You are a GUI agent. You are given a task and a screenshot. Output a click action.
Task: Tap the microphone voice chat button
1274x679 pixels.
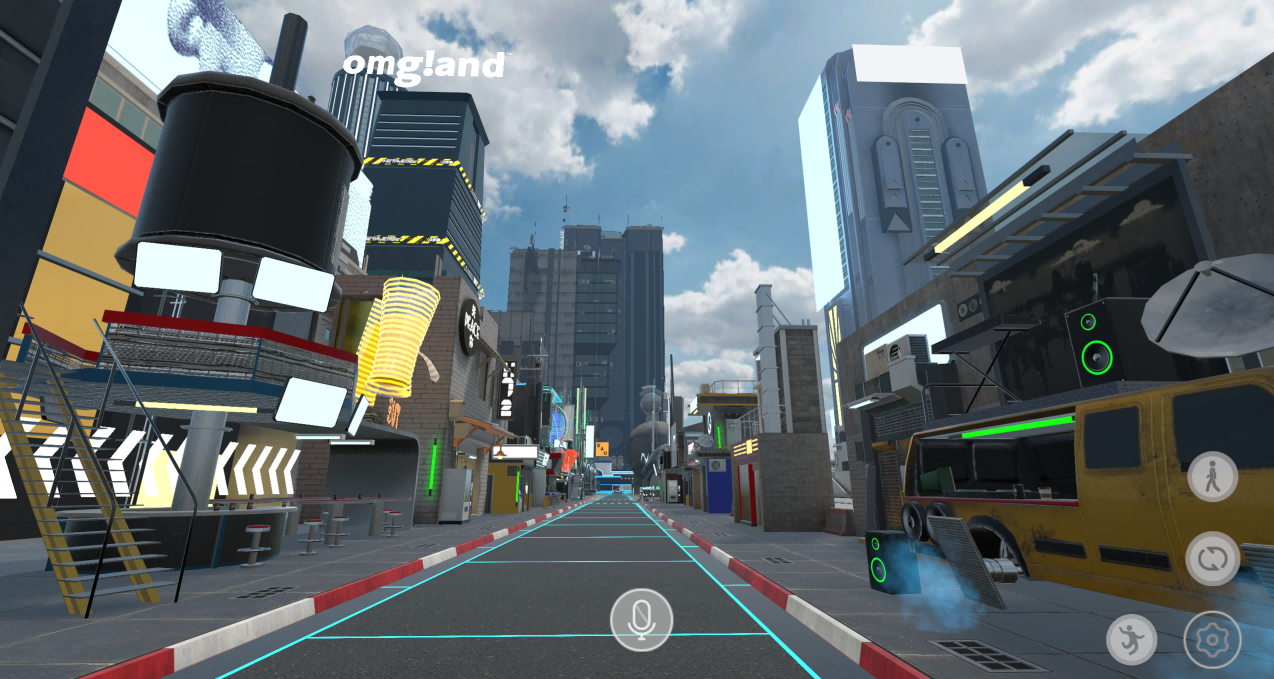(x=641, y=620)
